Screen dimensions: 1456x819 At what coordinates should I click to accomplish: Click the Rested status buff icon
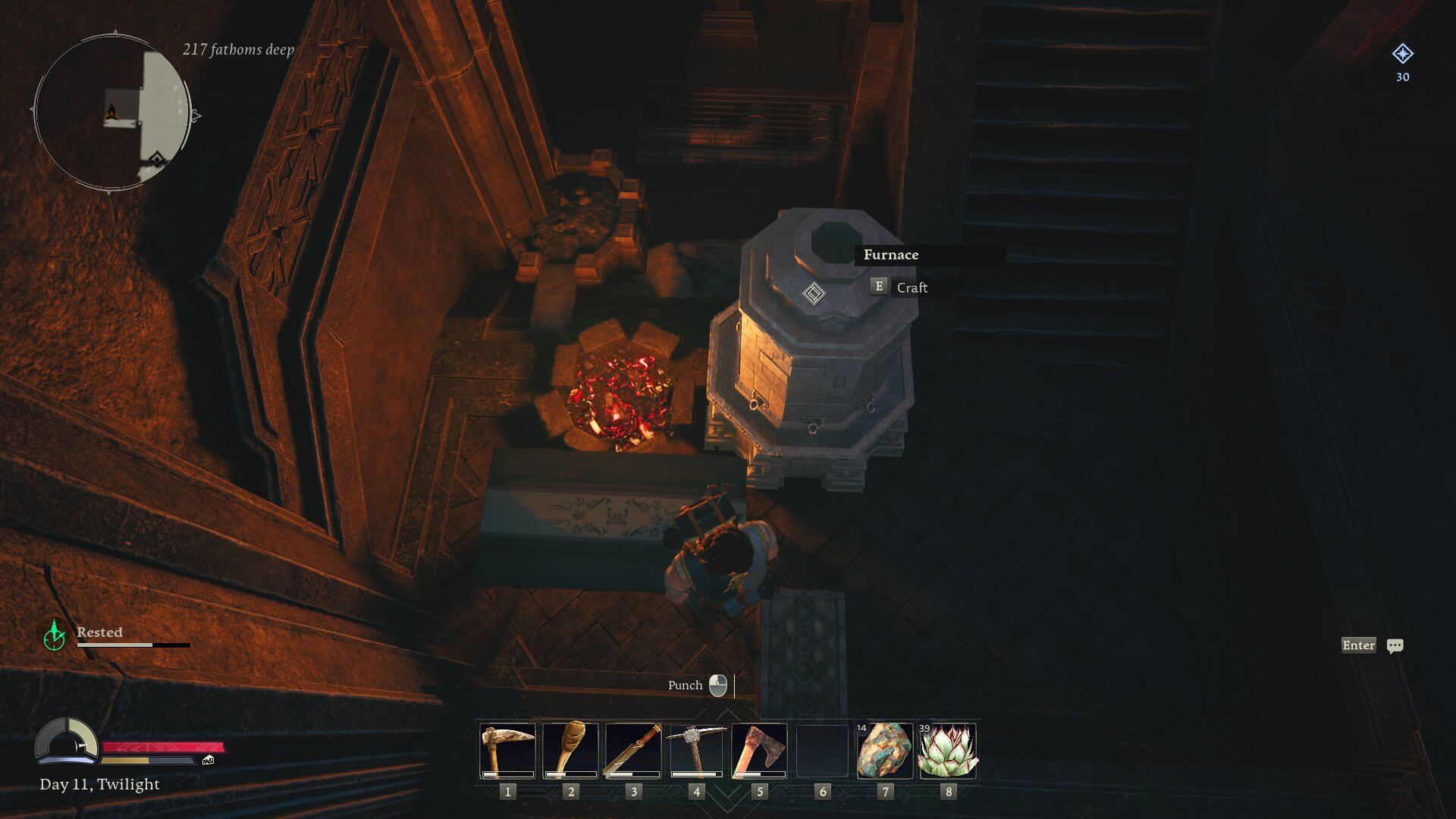point(55,635)
